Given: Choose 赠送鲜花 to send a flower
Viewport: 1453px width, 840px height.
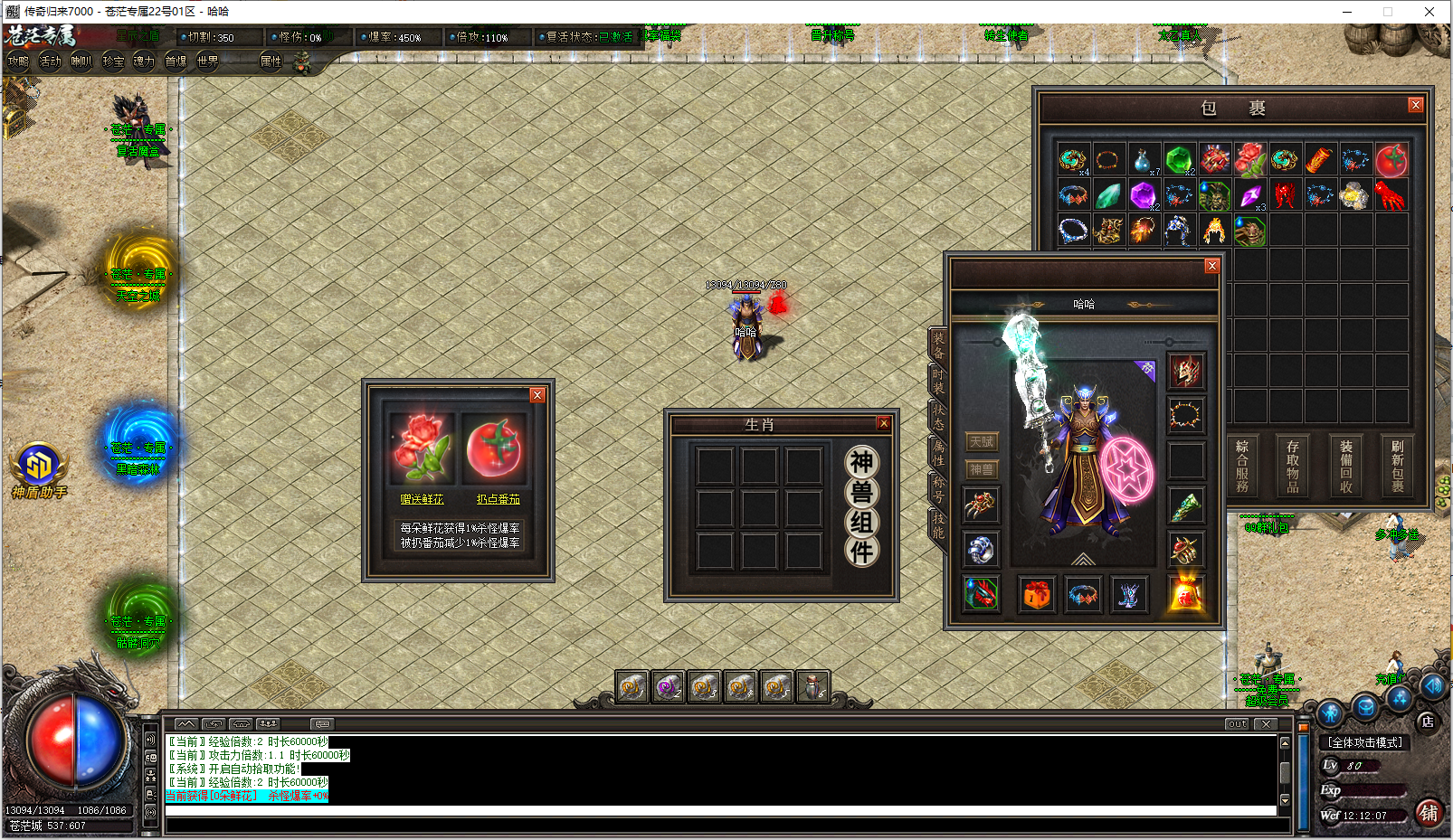Looking at the screenshot, I should click(422, 499).
